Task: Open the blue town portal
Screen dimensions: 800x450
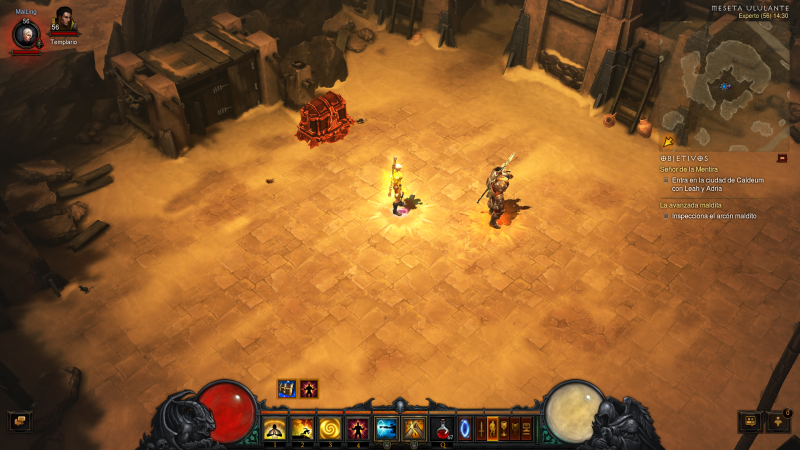Action: tap(464, 429)
